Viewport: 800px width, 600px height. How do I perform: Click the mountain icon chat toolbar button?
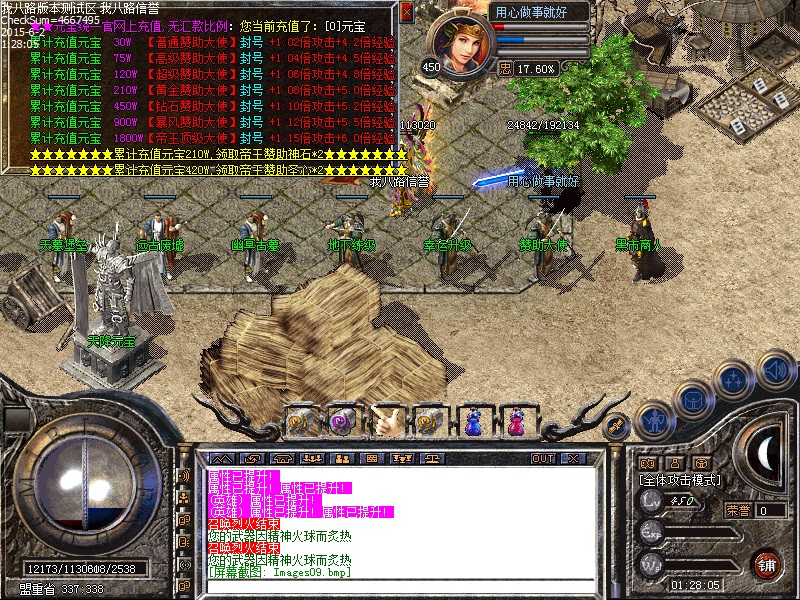pyautogui.click(x=226, y=458)
